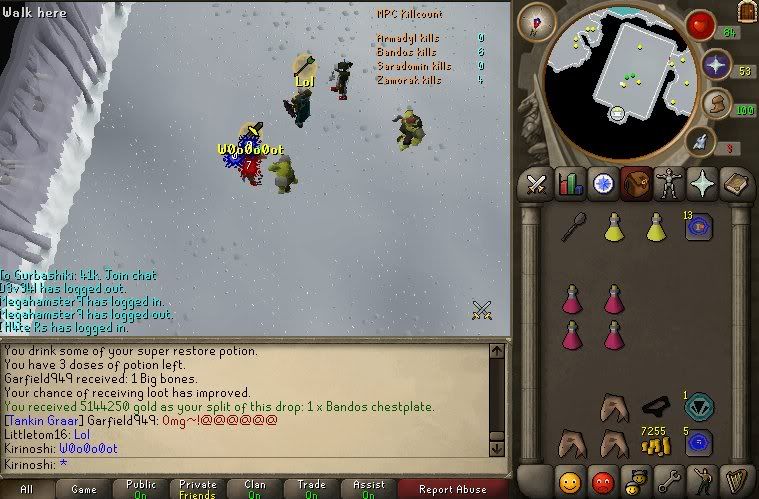
Task: Open the Music Player harp tab
Action: point(735,480)
